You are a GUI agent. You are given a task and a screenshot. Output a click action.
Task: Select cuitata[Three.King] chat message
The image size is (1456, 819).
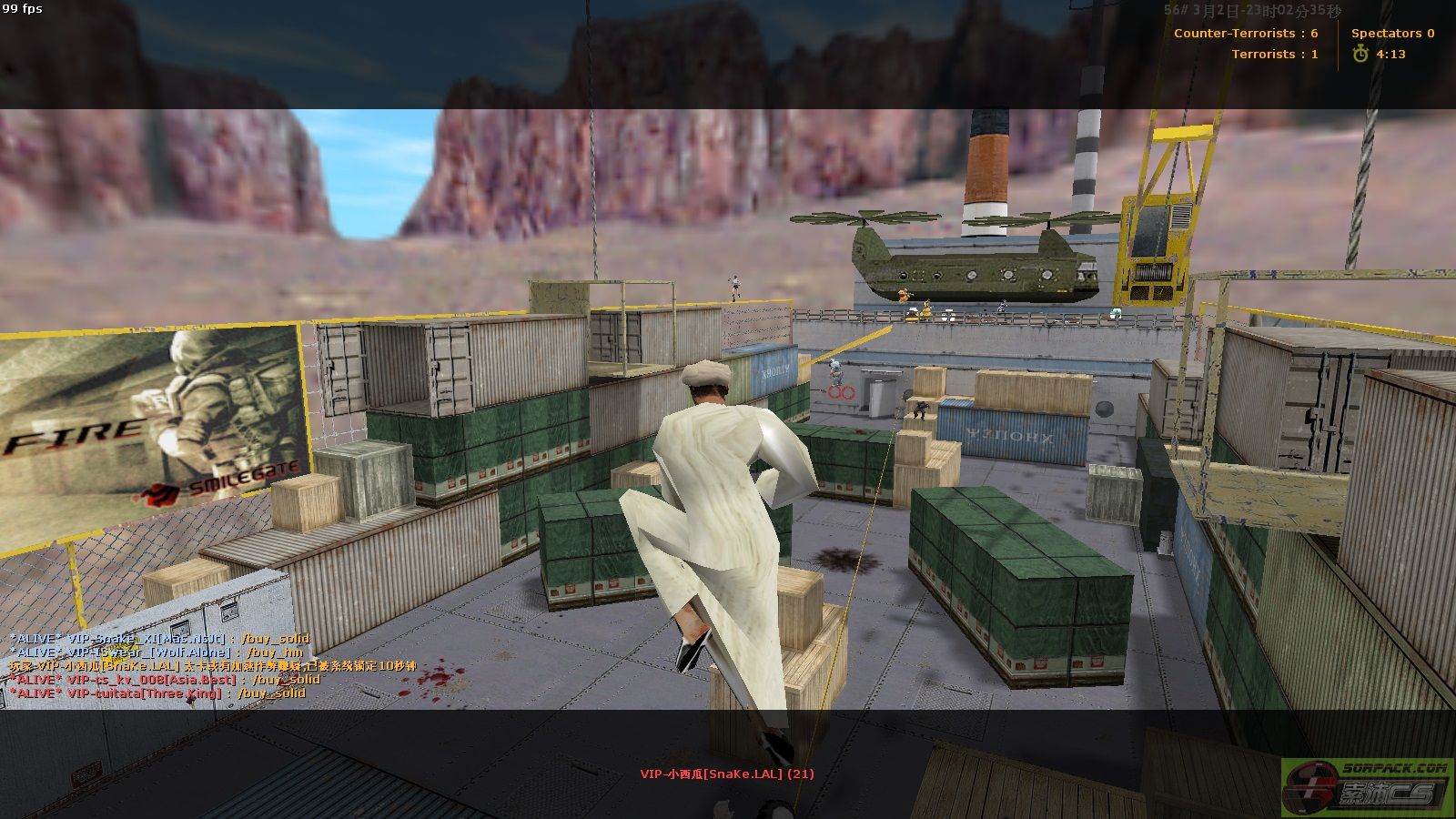pyautogui.click(x=157, y=693)
